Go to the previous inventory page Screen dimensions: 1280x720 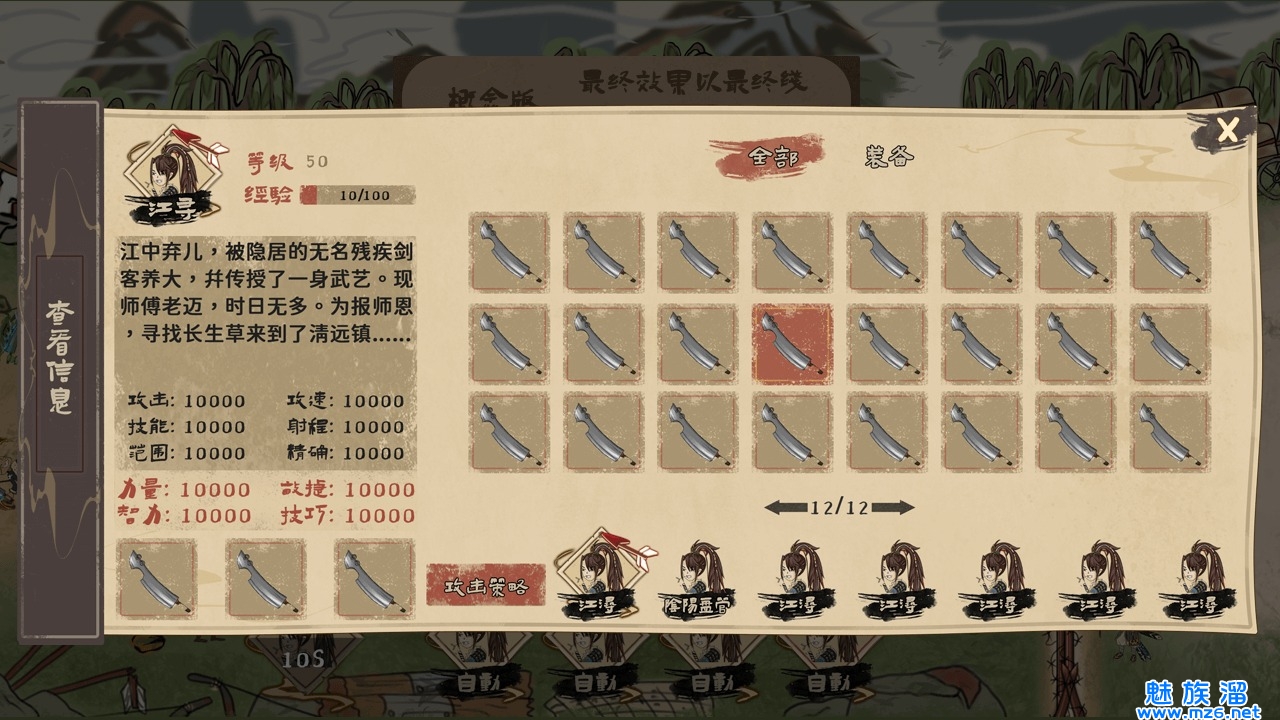tap(782, 507)
